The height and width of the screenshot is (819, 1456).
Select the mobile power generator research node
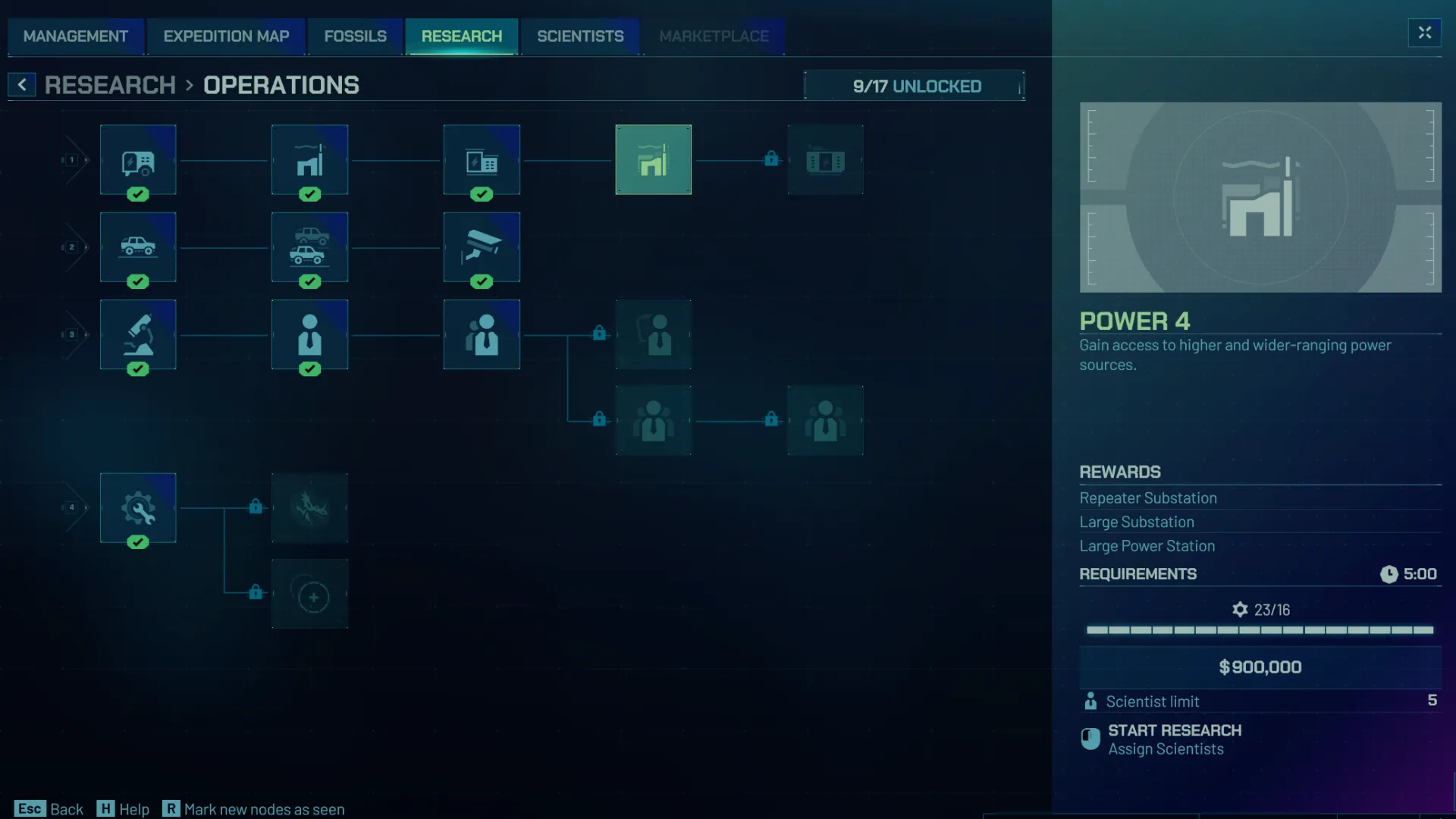click(138, 160)
